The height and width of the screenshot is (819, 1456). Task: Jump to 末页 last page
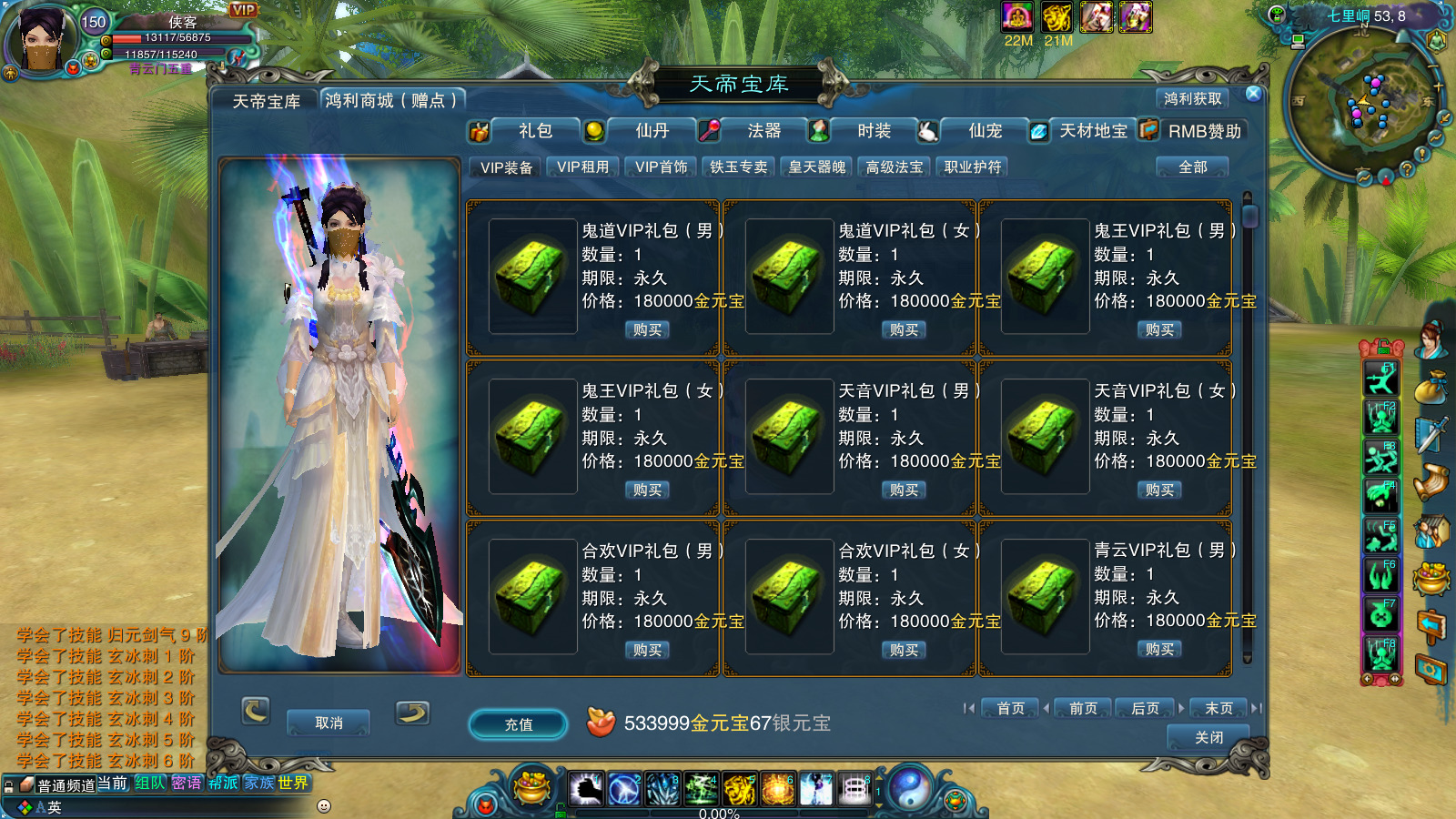coord(1218,708)
